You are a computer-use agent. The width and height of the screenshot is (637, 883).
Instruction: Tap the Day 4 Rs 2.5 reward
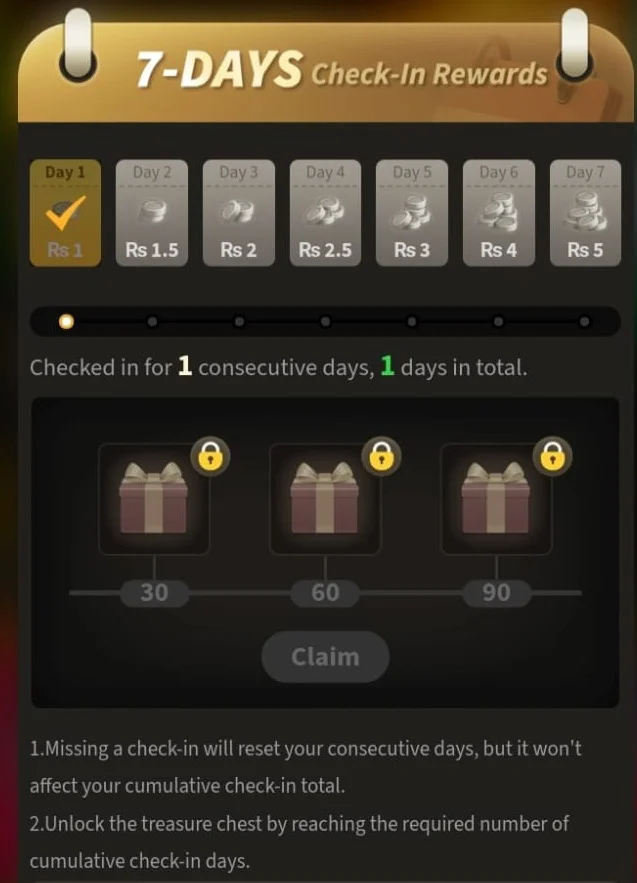coord(325,213)
